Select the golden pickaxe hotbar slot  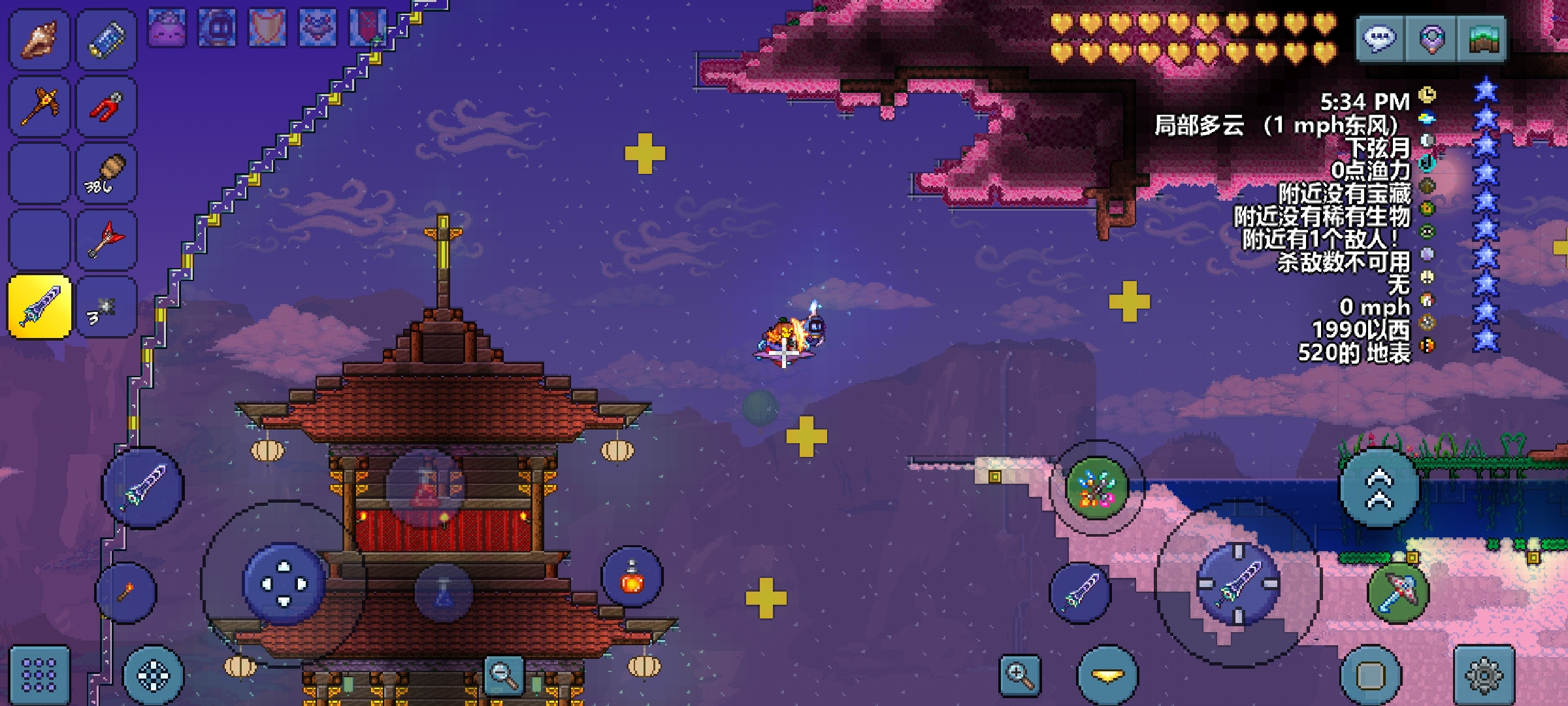39,107
